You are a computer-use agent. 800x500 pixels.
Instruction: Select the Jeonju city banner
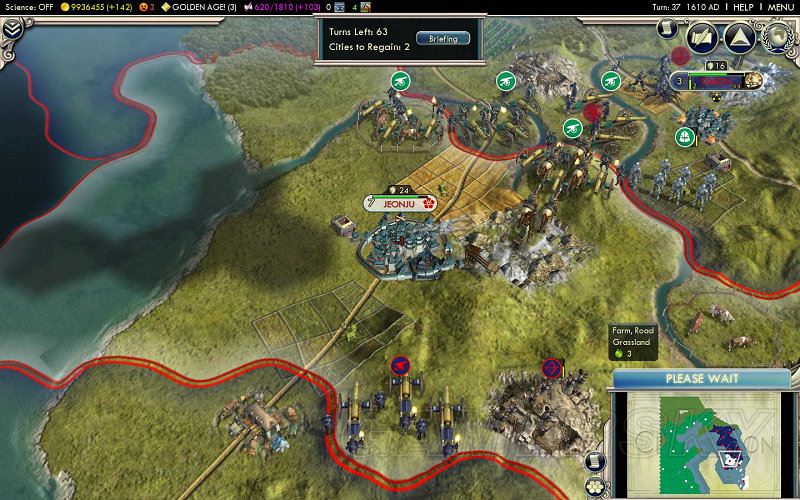[399, 203]
